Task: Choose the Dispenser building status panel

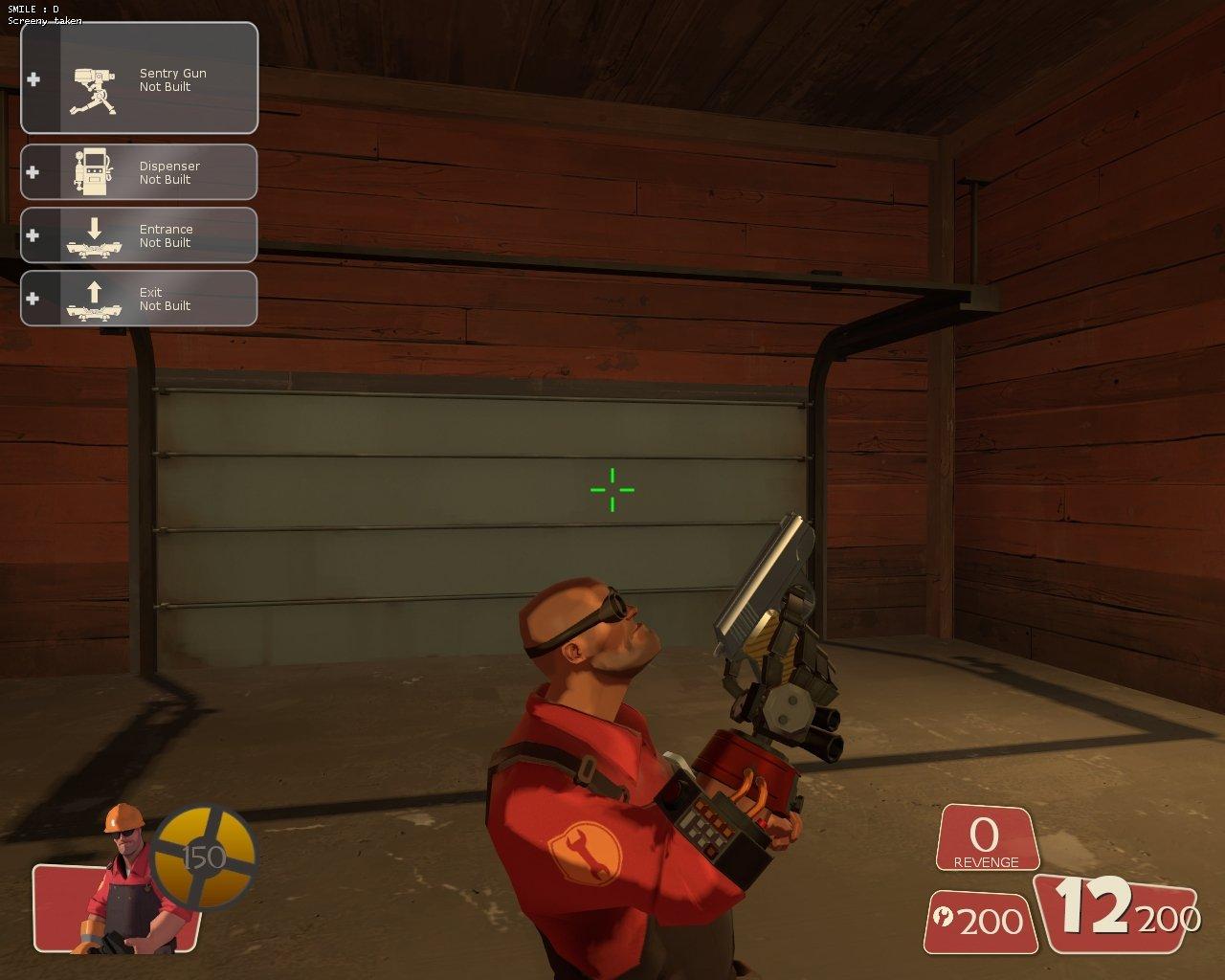Action: pyautogui.click(x=140, y=172)
